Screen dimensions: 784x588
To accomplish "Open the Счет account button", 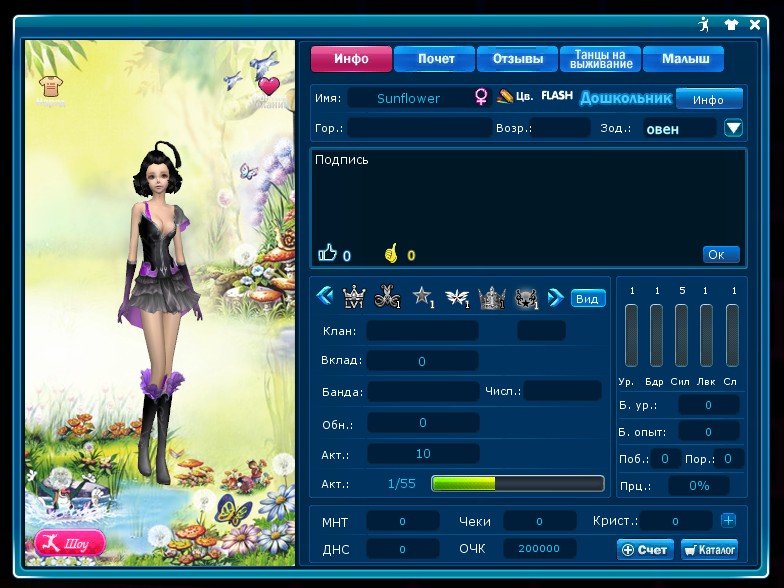I will (645, 549).
